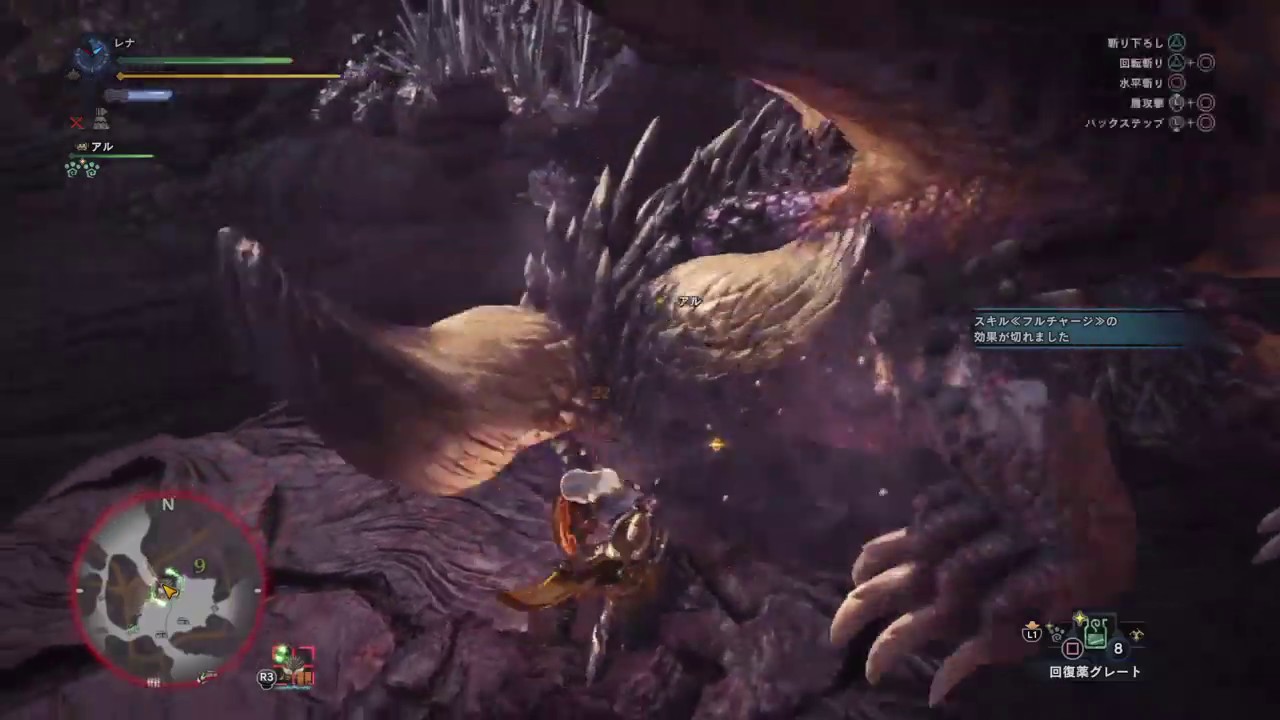Click the L1 item bar icon
The image size is (1280, 720).
point(1032,633)
